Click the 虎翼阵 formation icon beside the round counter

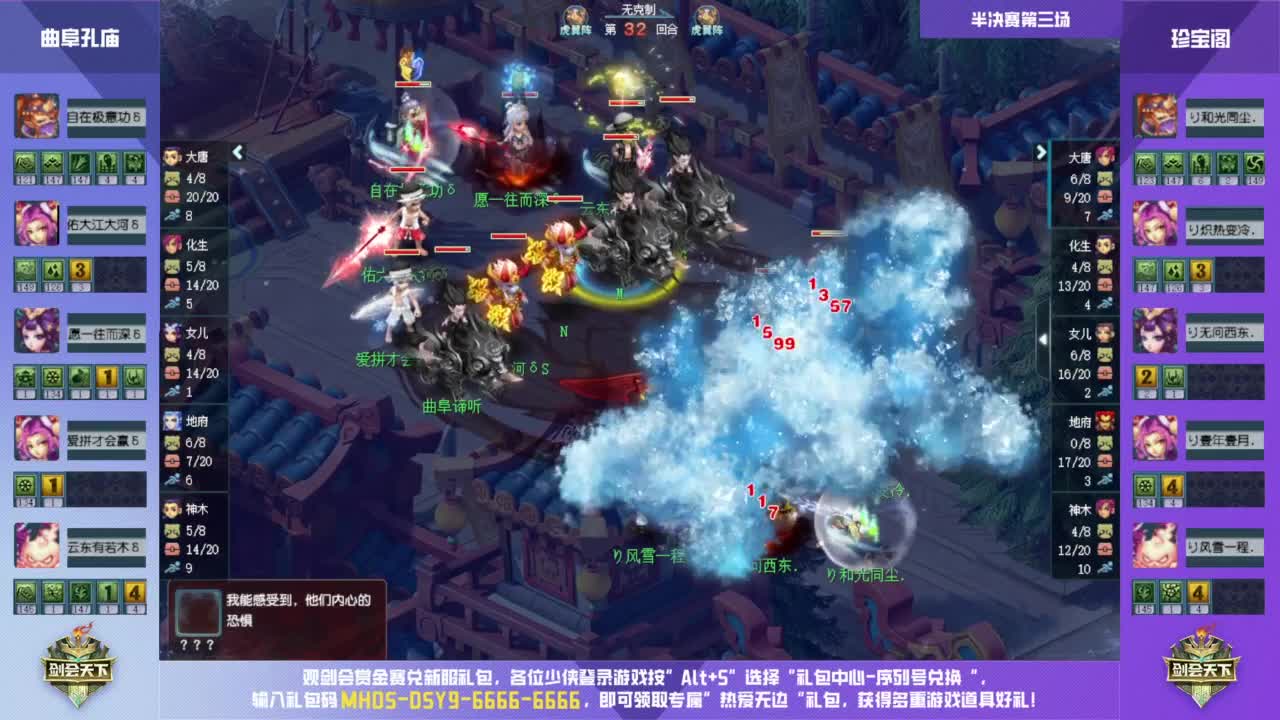tap(576, 16)
